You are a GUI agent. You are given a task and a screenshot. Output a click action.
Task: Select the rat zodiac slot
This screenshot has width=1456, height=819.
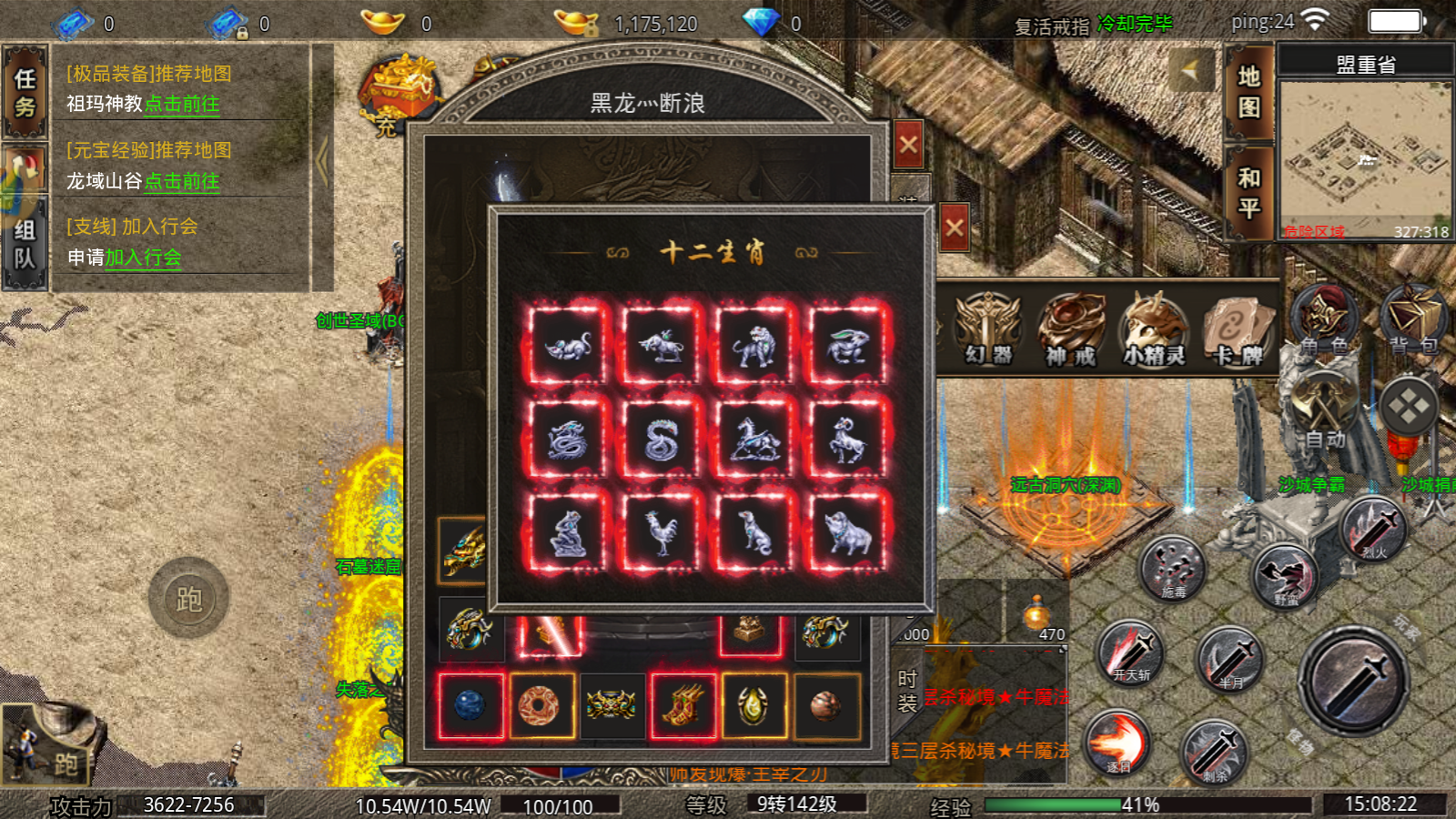coord(569,346)
